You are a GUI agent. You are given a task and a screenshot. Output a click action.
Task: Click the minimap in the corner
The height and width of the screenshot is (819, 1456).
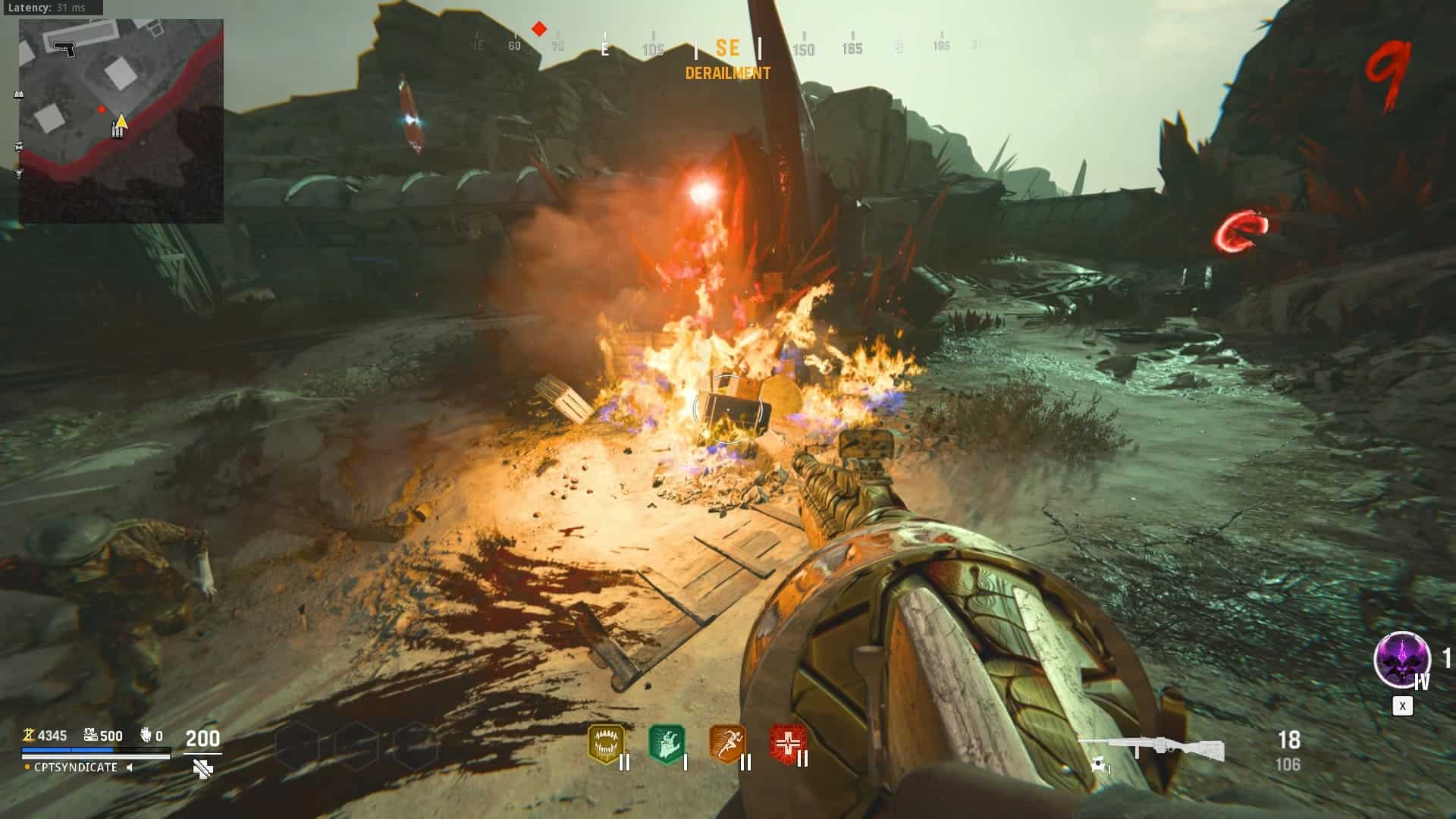pos(121,121)
